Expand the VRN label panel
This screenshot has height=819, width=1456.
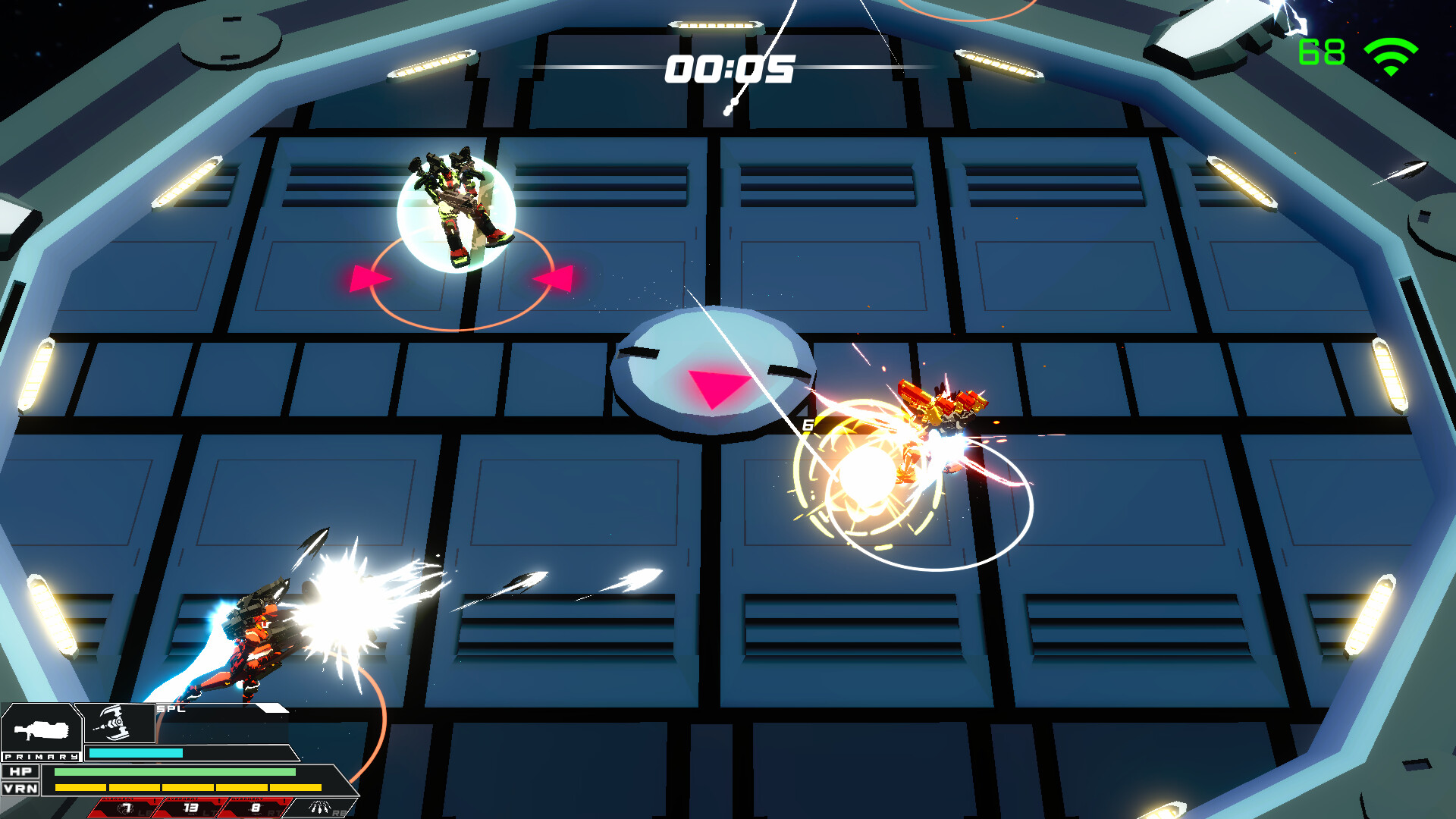point(20,789)
